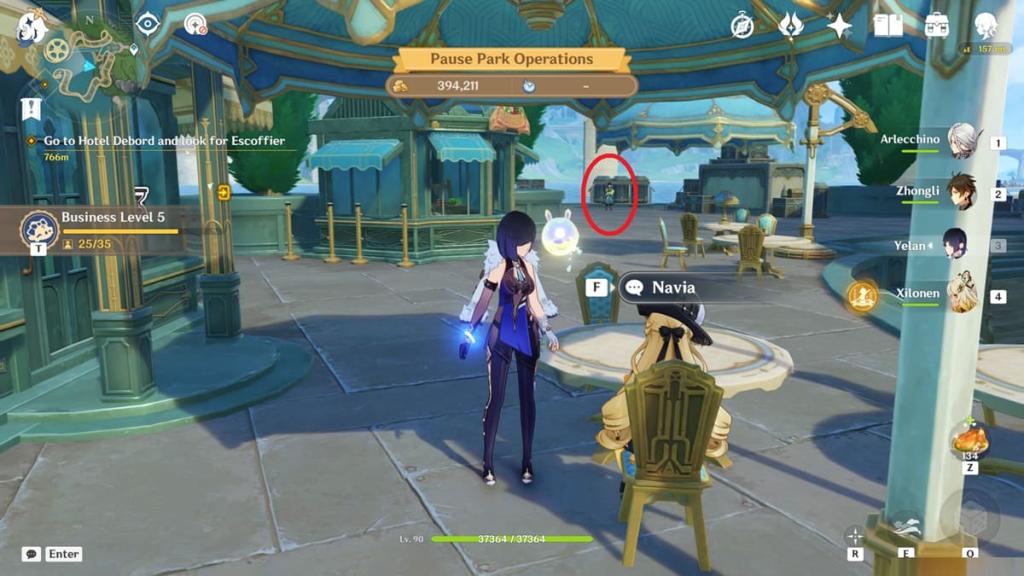Switch to Xilonen in the party
Image resolution: width=1024 pixels, height=576 pixels.
pyautogui.click(x=961, y=296)
